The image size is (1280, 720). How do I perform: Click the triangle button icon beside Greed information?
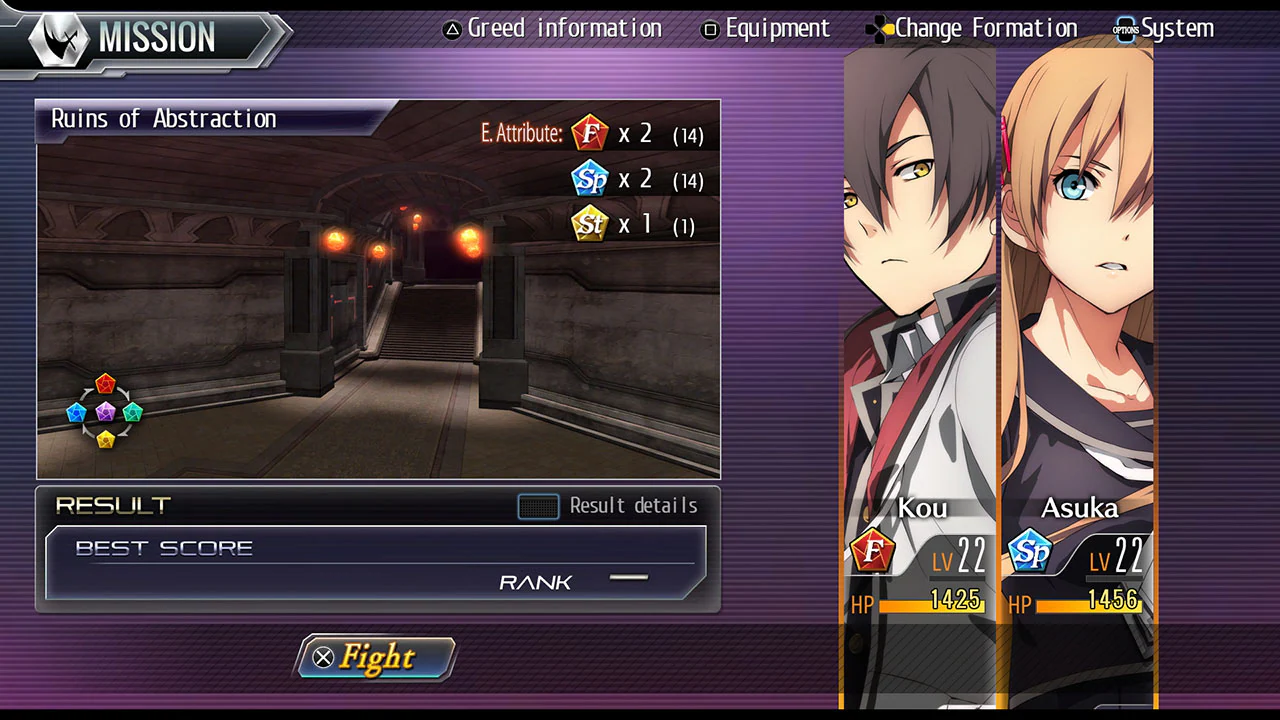(452, 29)
